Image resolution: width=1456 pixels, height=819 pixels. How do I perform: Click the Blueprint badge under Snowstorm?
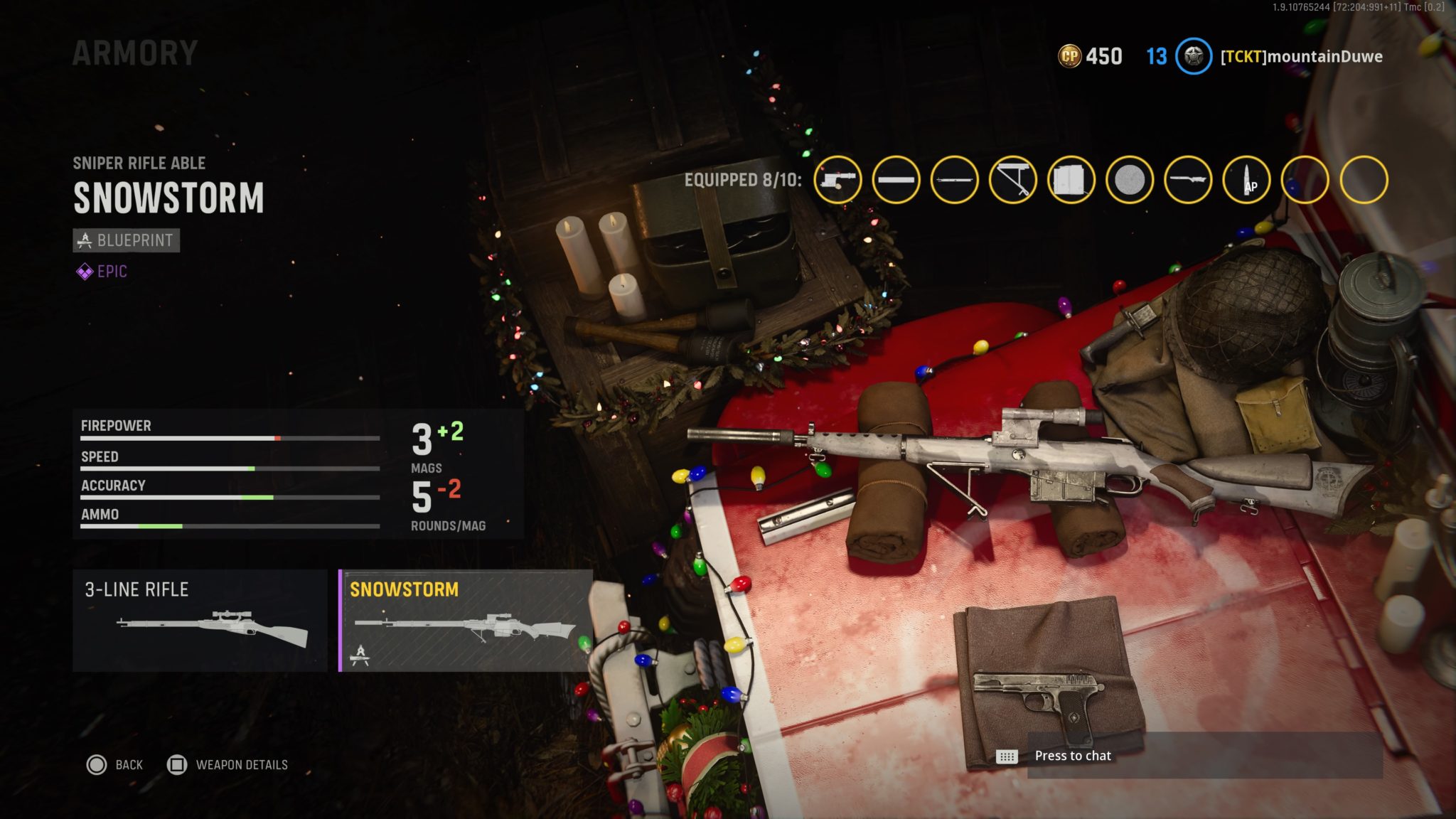pos(125,240)
